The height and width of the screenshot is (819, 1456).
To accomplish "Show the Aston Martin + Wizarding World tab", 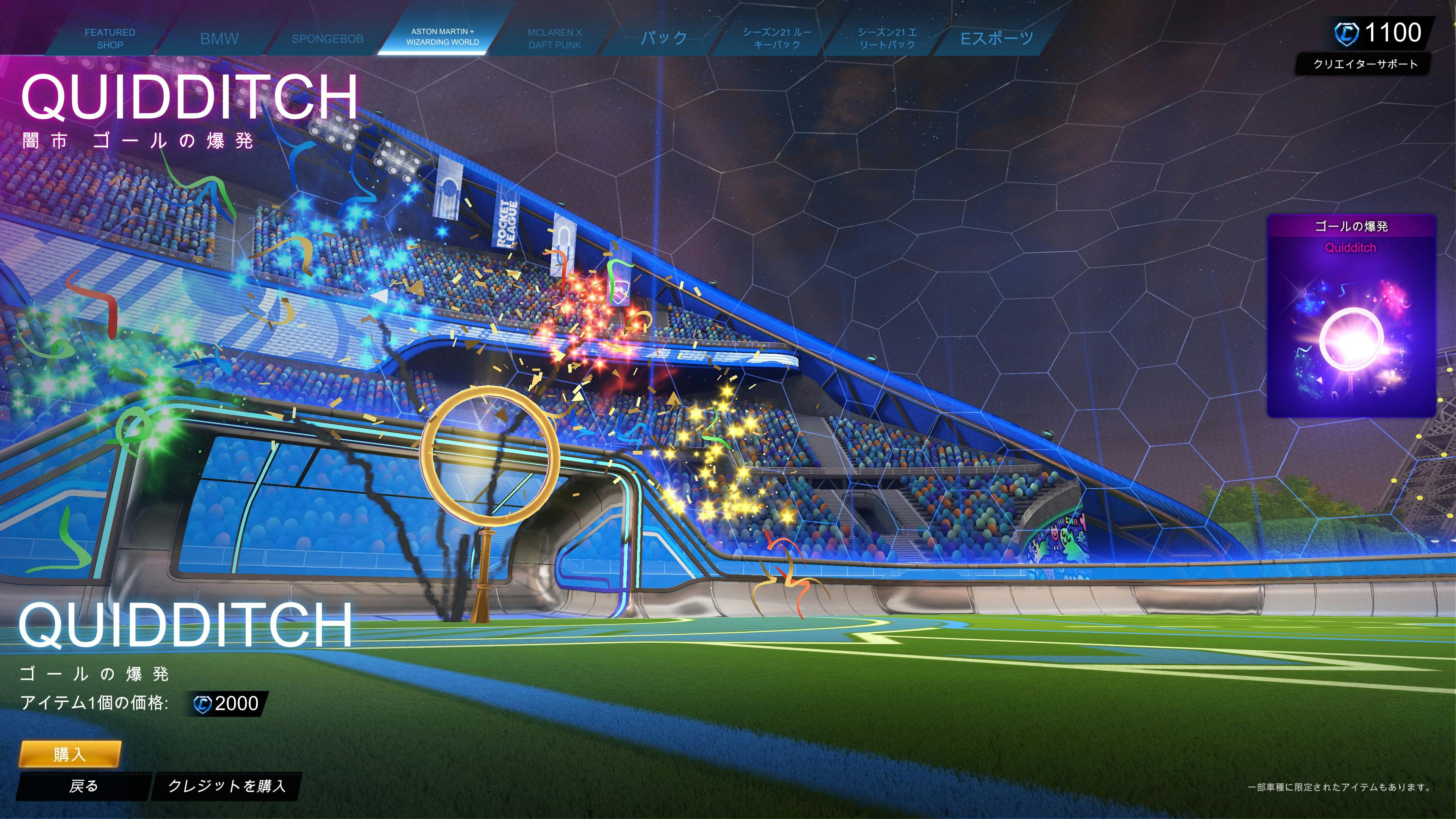I will pyautogui.click(x=442, y=37).
